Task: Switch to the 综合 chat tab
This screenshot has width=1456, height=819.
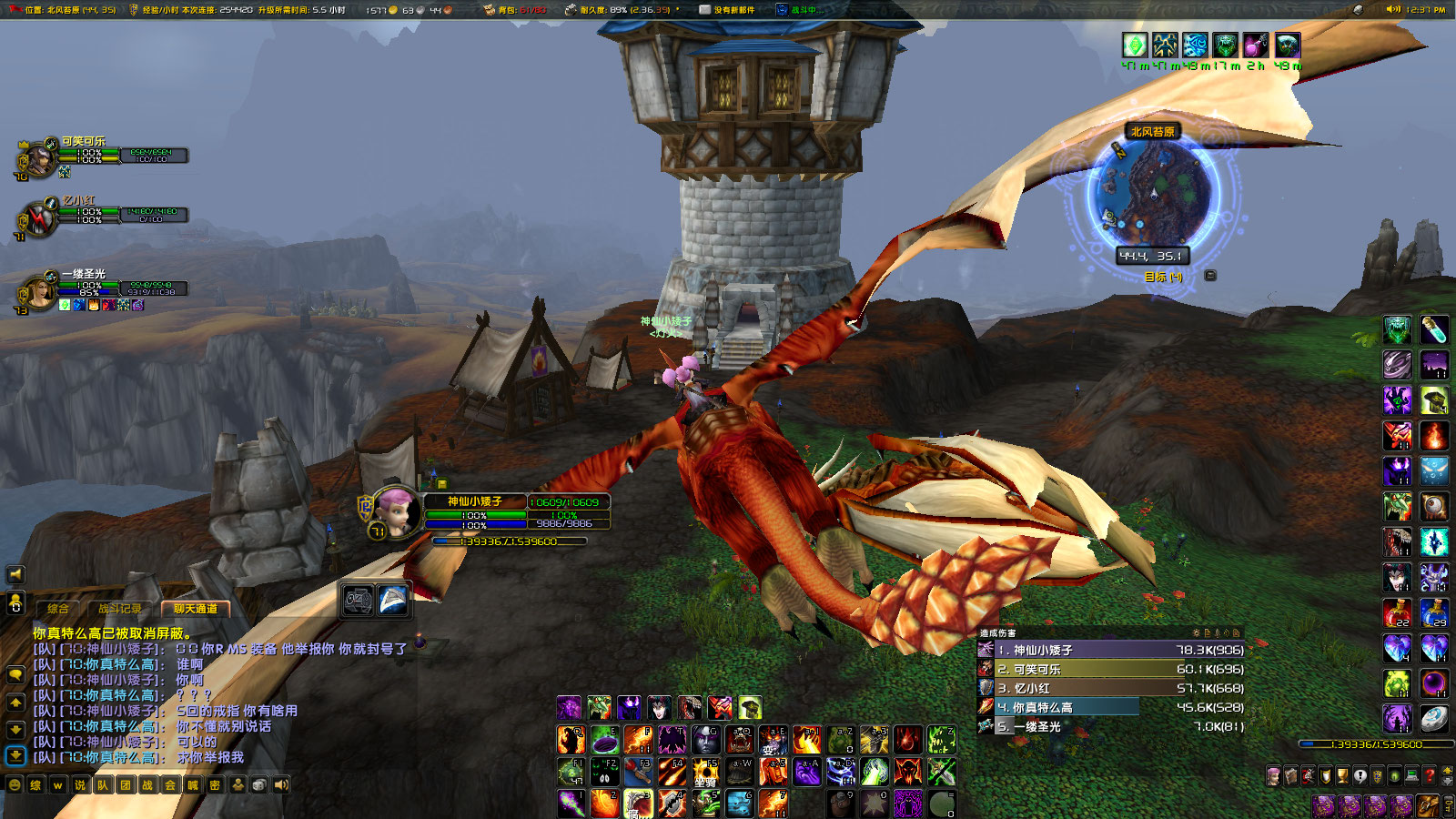Action: point(58,609)
